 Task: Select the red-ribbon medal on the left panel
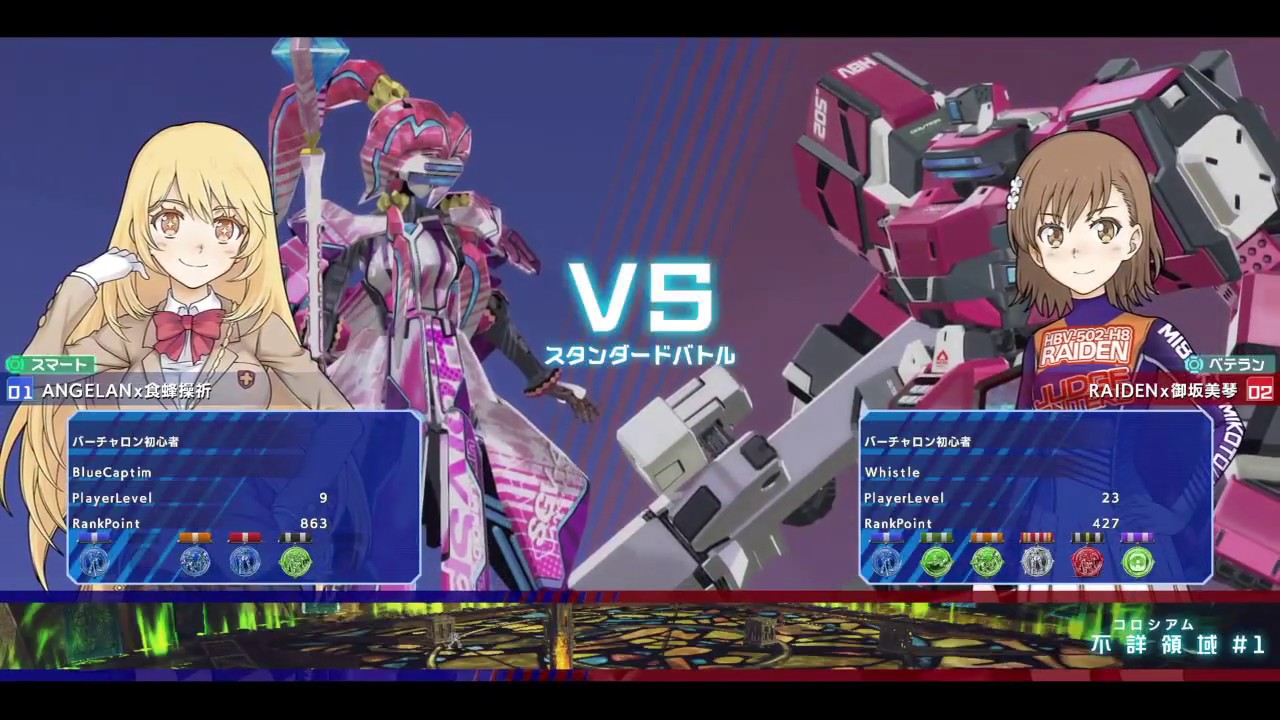pos(245,560)
